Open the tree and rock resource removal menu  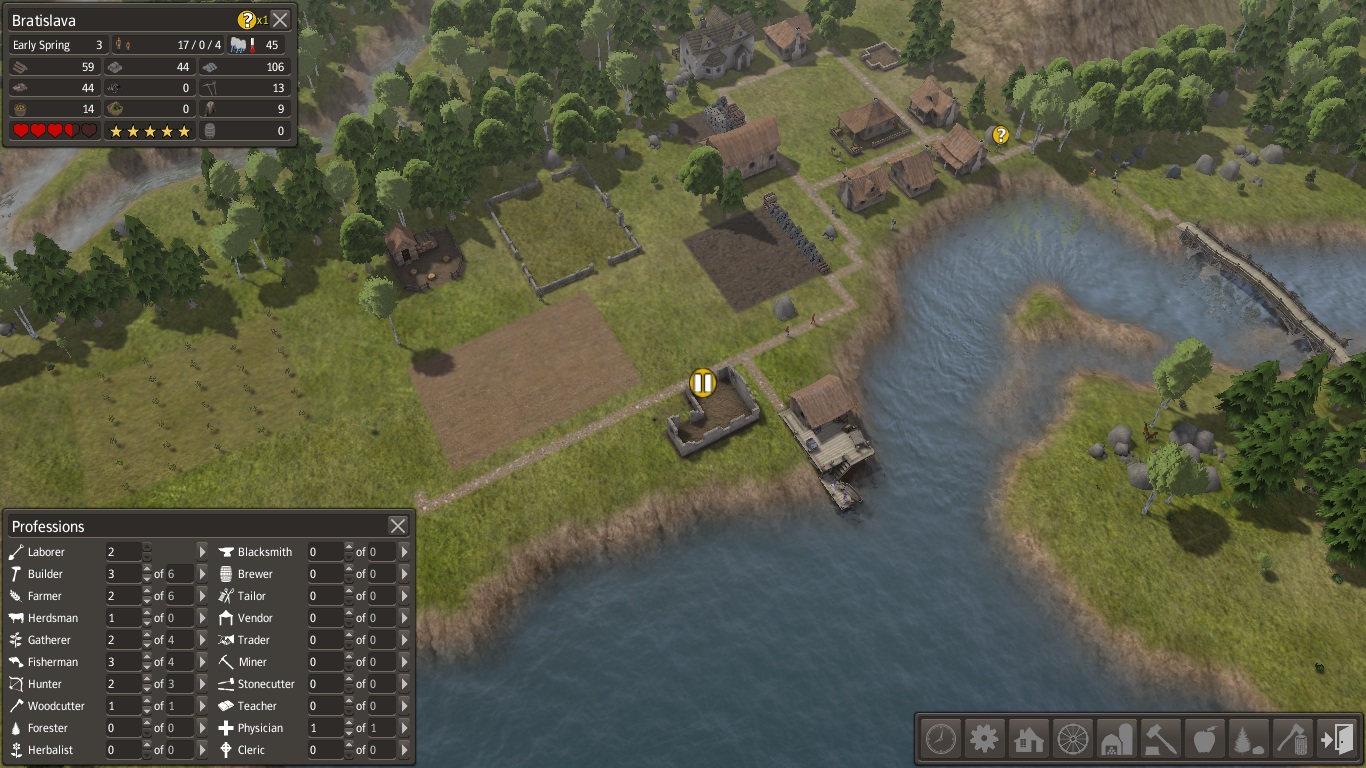[1248, 740]
